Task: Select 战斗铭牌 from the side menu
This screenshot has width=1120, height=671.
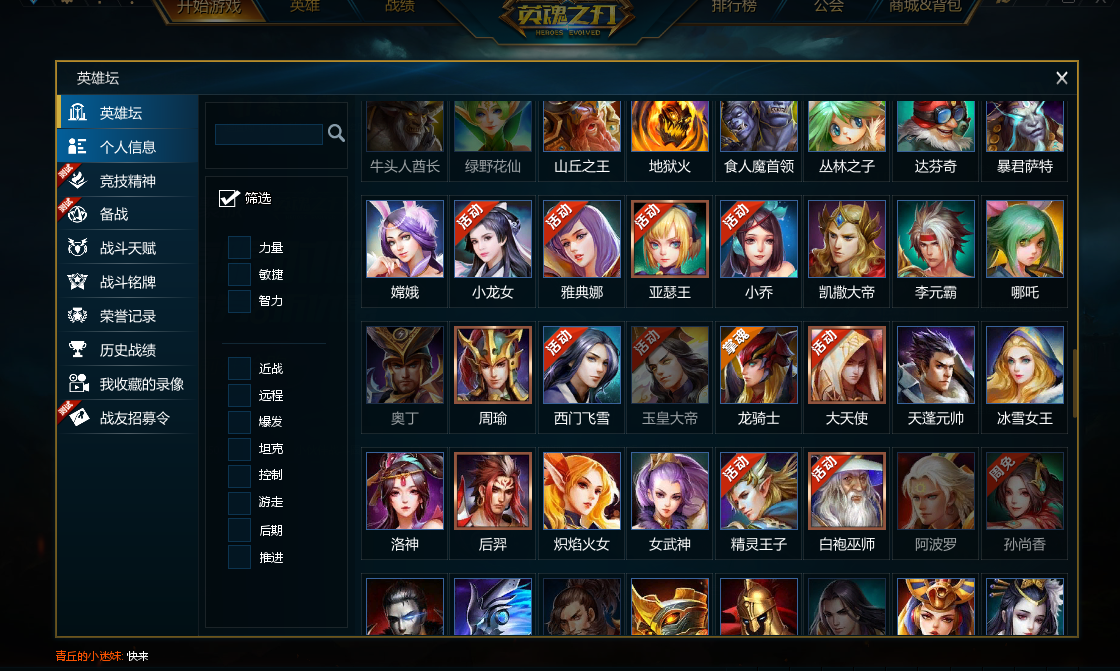Action: click(x=127, y=282)
